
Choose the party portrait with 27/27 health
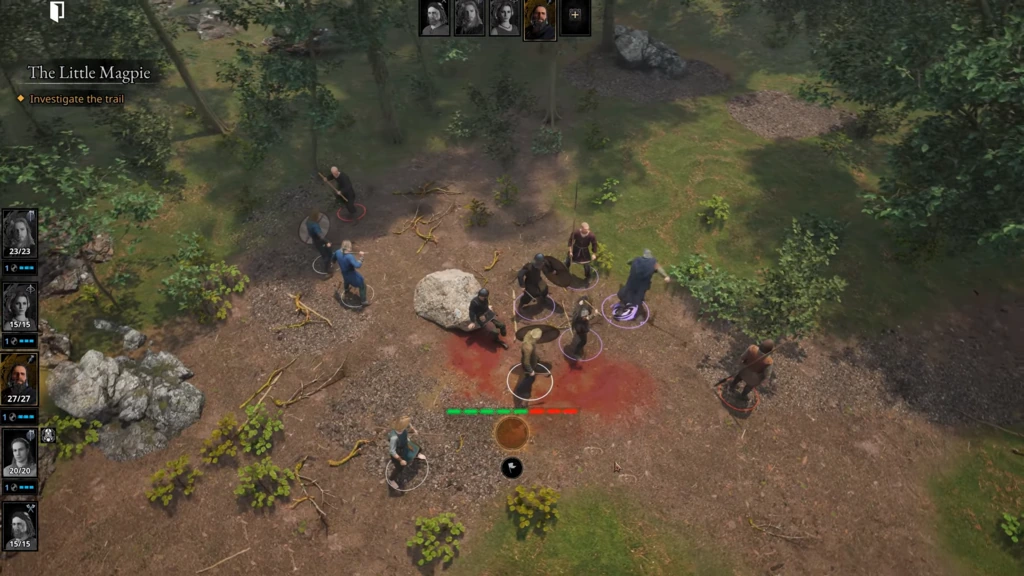(19, 378)
